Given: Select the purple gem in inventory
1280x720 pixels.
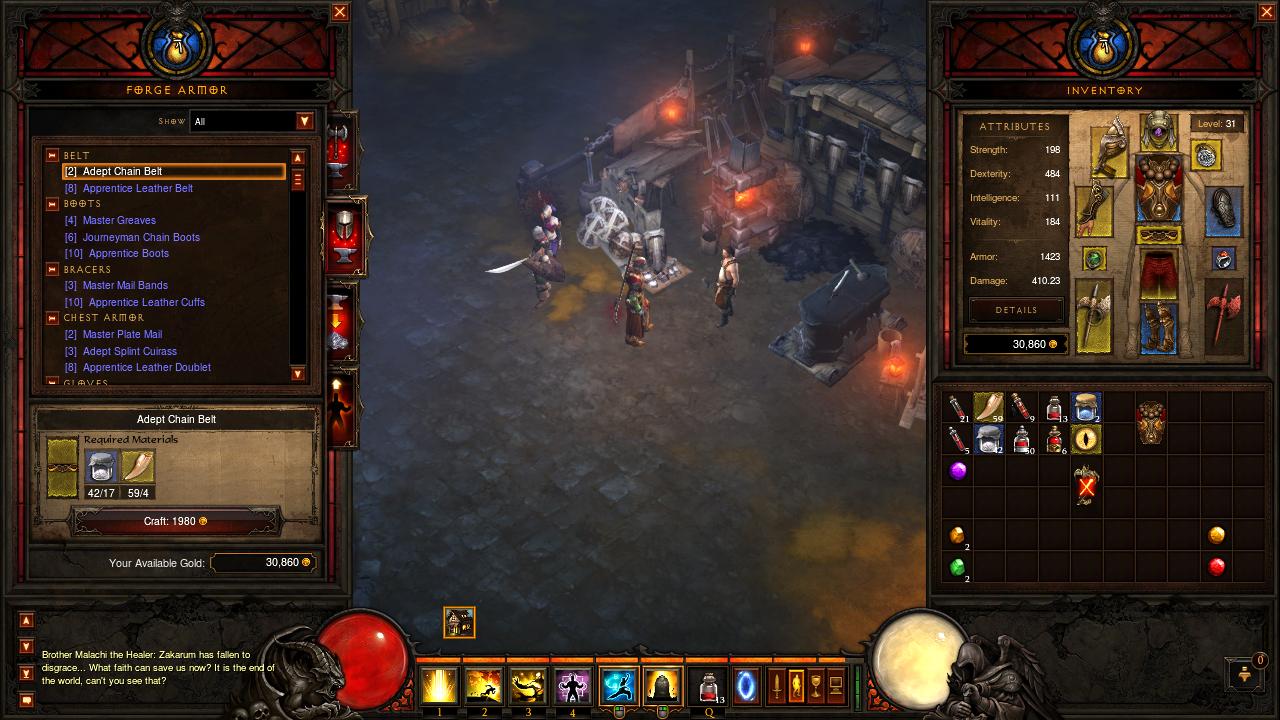Looking at the screenshot, I should 958,470.
